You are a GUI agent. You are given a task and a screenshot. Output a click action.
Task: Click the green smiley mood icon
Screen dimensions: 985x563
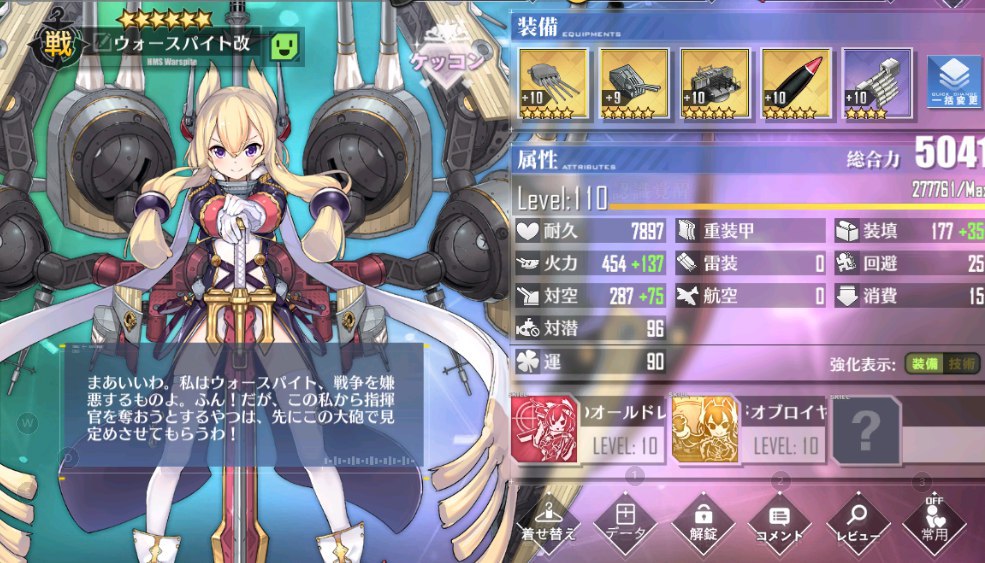(286, 45)
